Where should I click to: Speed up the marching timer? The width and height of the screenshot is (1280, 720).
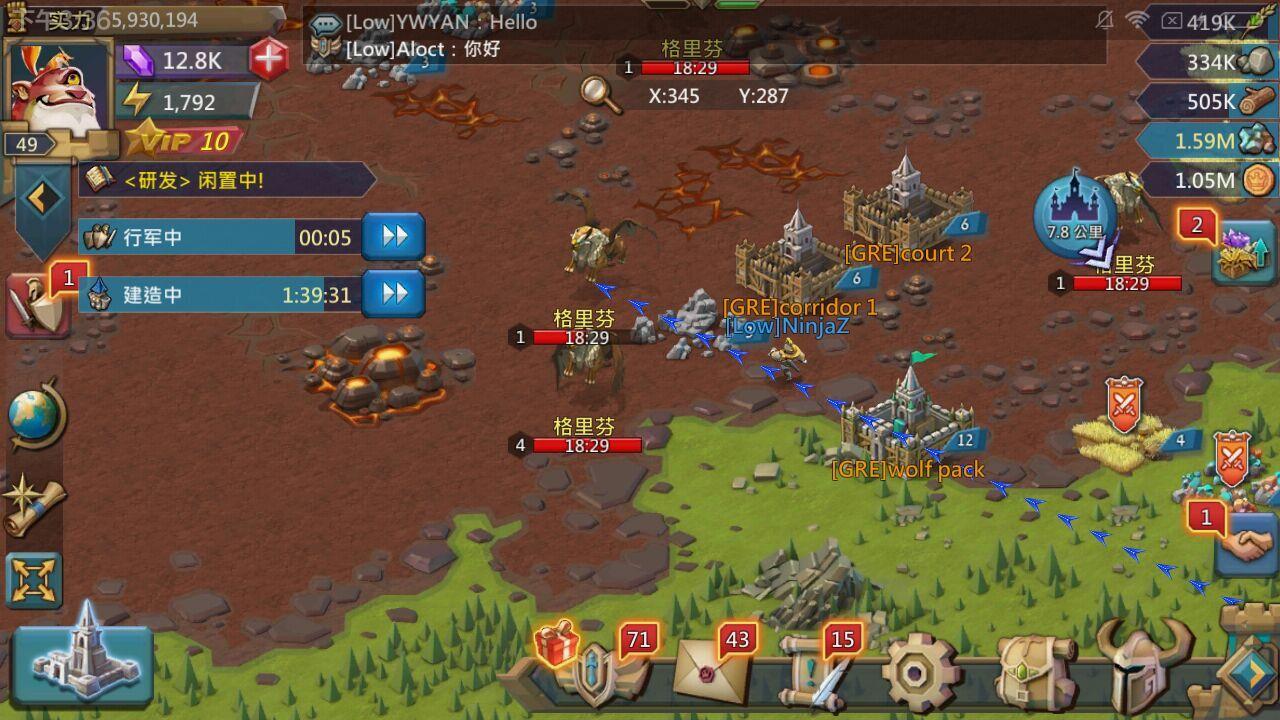tap(393, 237)
